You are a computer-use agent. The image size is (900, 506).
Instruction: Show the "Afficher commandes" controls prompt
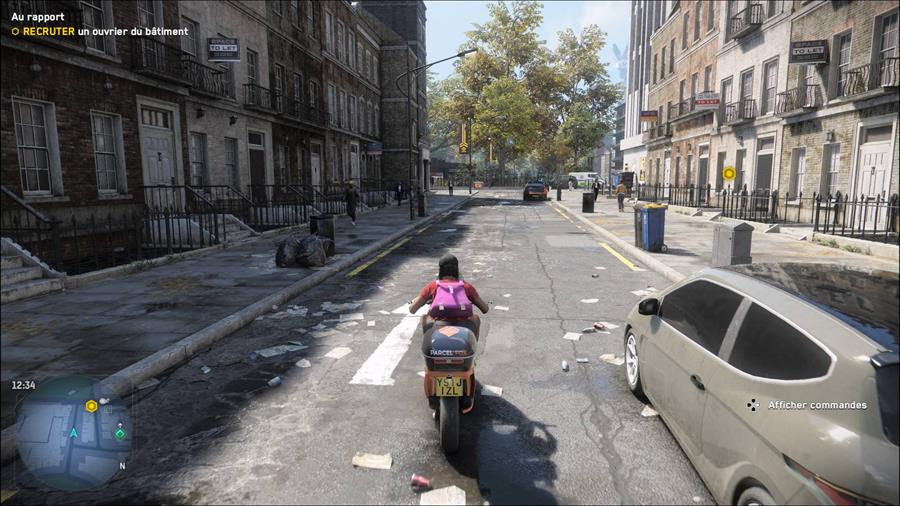pos(808,405)
